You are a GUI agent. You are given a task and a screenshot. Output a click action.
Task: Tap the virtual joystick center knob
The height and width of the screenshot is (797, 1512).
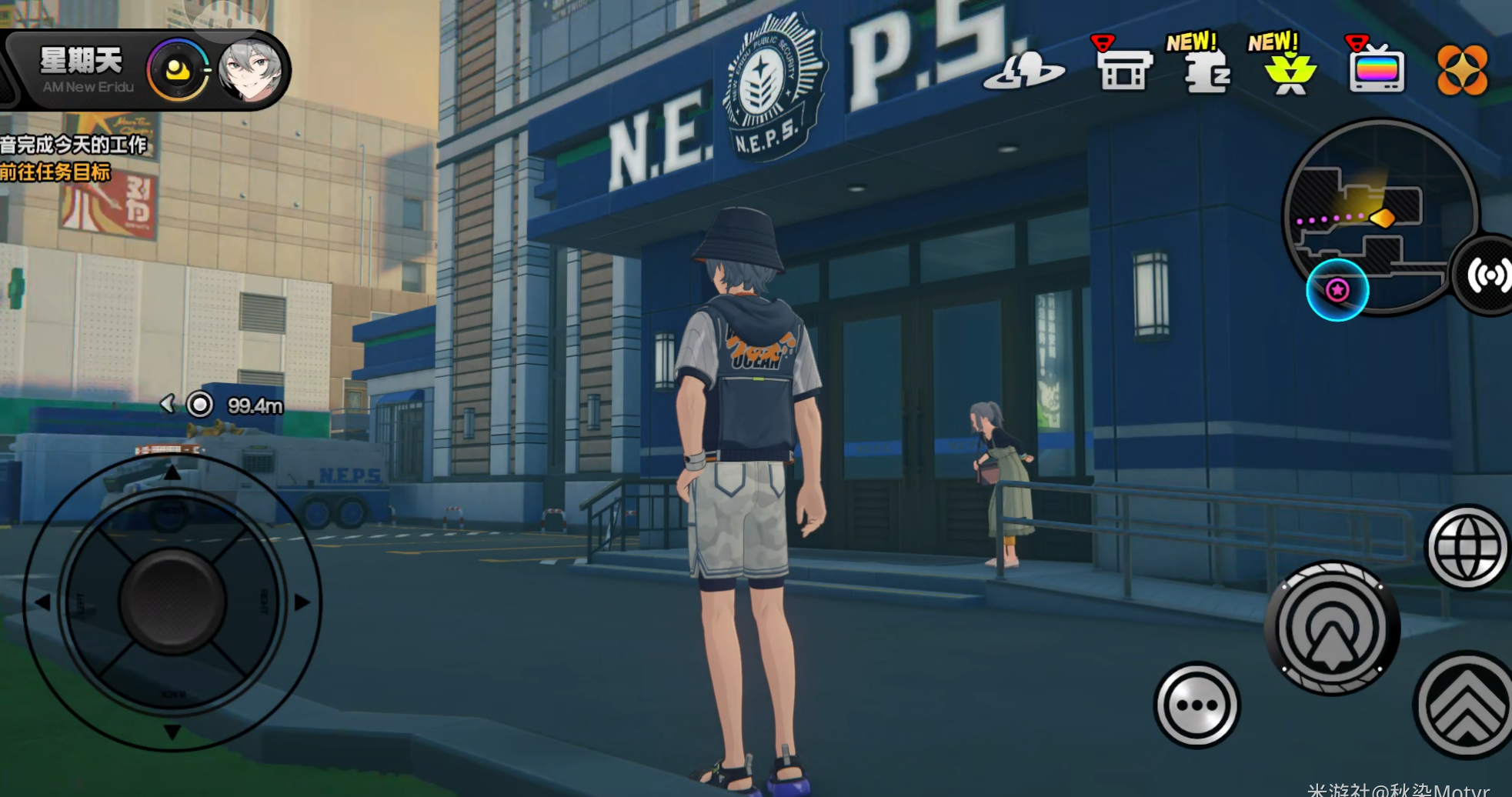point(172,601)
